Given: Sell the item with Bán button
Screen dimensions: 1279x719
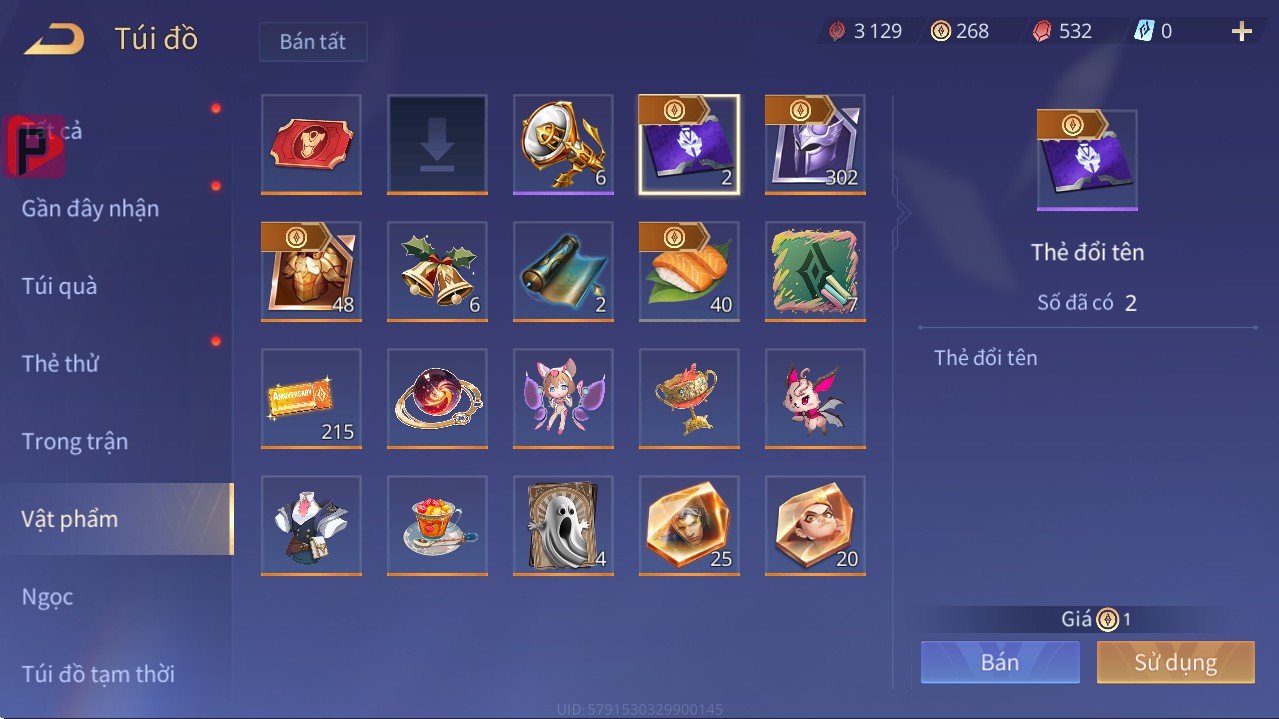Looking at the screenshot, I should [x=1000, y=662].
